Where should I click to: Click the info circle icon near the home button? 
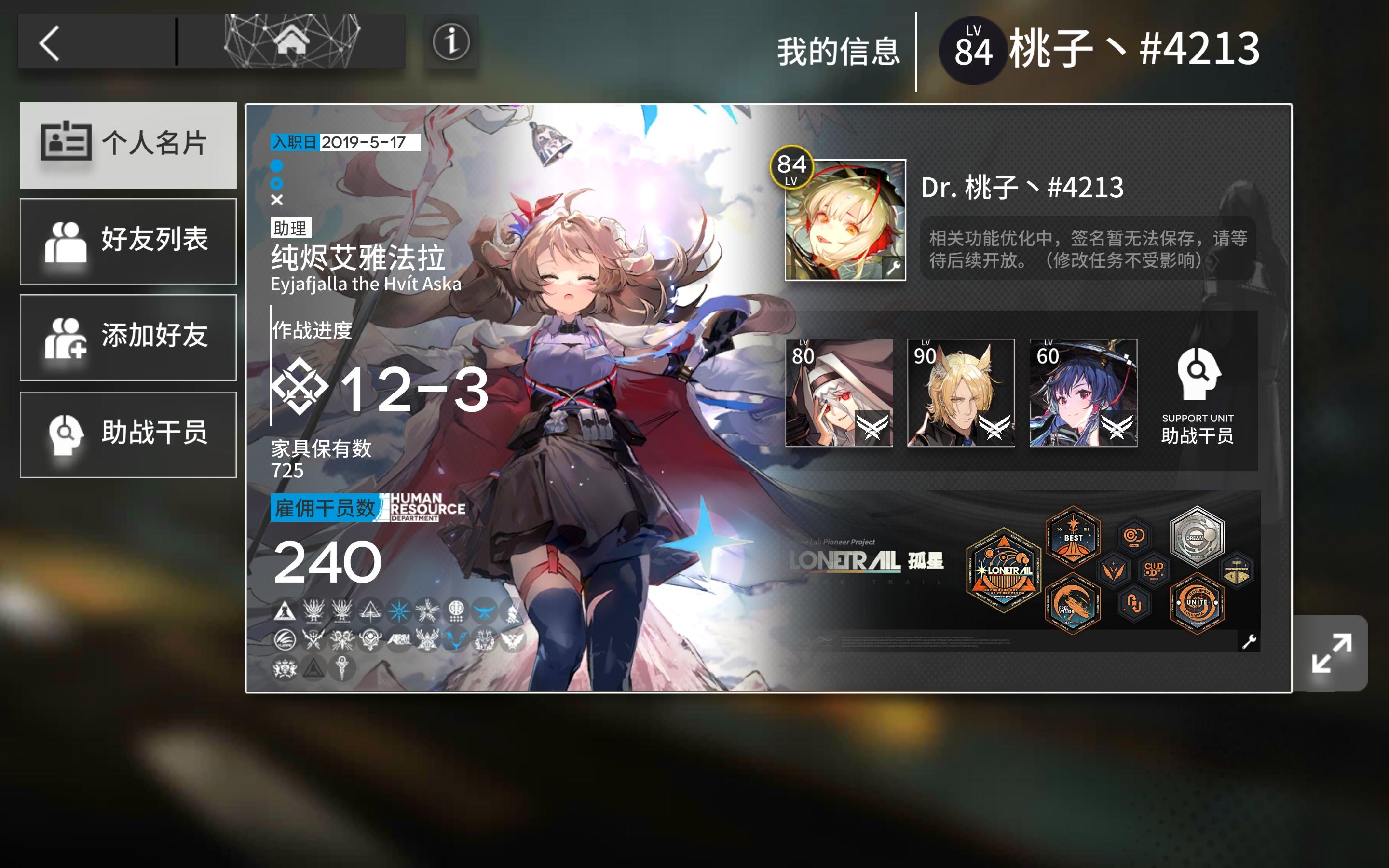point(451,43)
